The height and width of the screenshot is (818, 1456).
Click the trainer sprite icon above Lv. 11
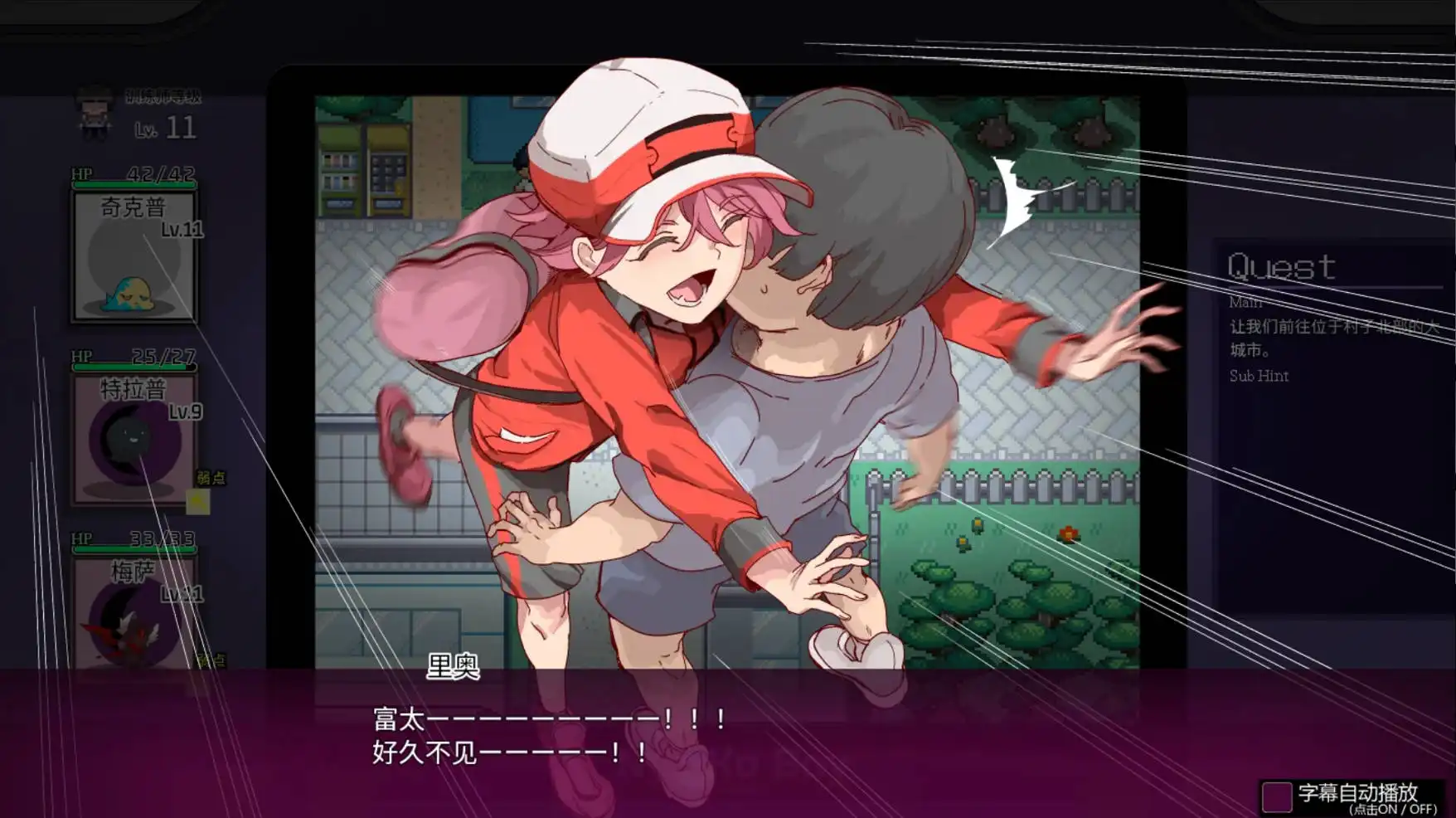[94, 114]
